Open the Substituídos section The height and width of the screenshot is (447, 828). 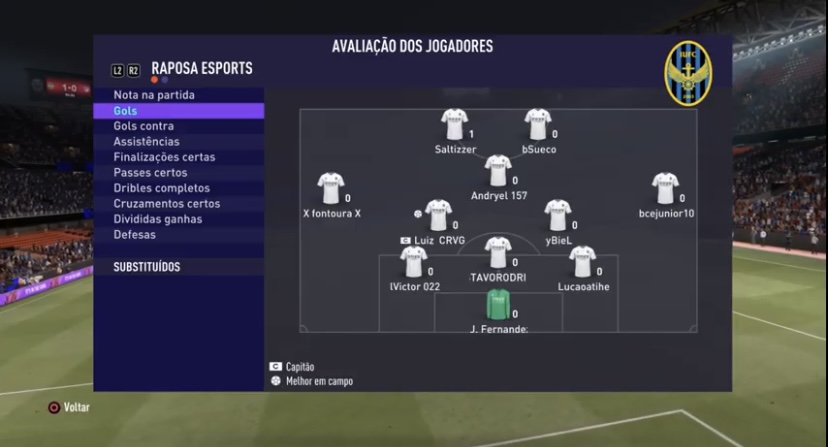(x=147, y=267)
